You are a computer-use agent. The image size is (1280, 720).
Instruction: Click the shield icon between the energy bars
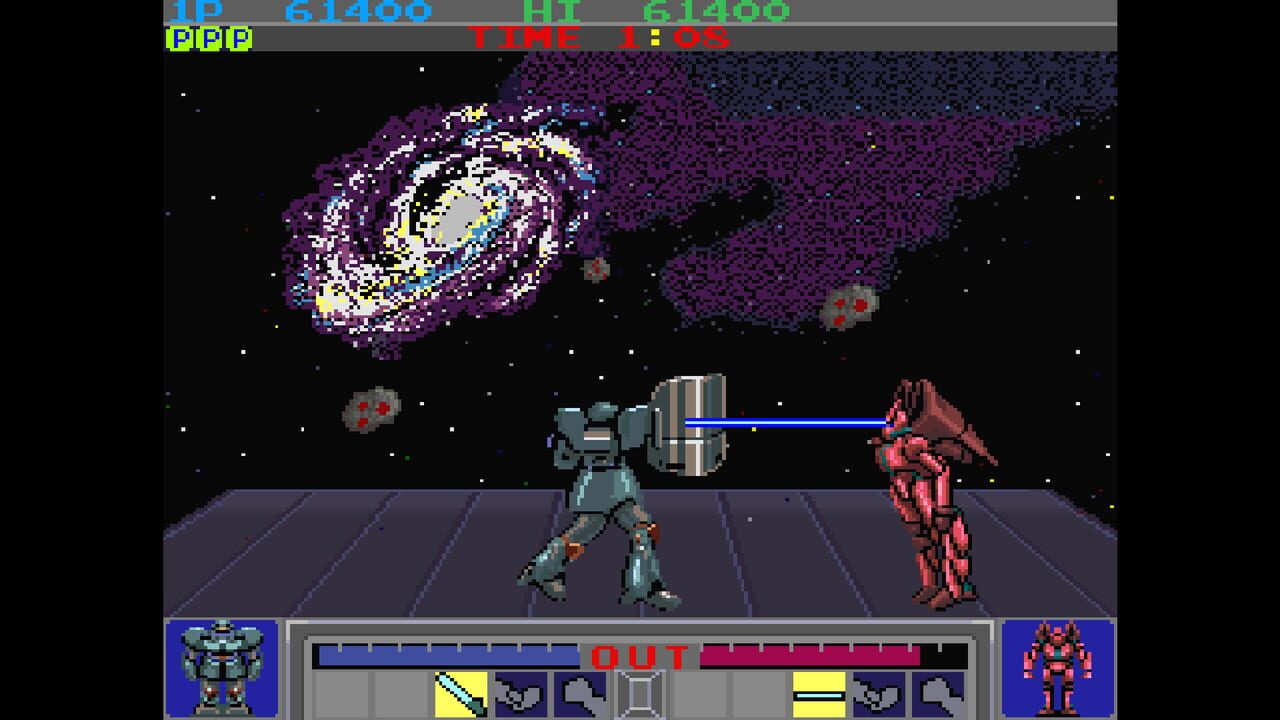coord(640,690)
